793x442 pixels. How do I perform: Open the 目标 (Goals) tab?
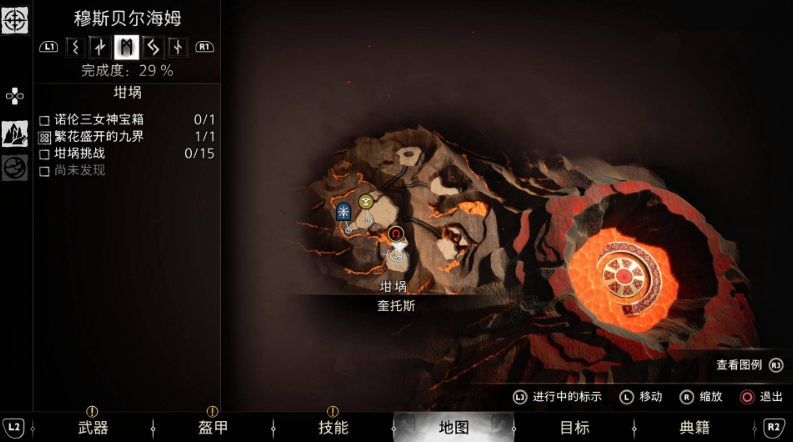point(574,427)
